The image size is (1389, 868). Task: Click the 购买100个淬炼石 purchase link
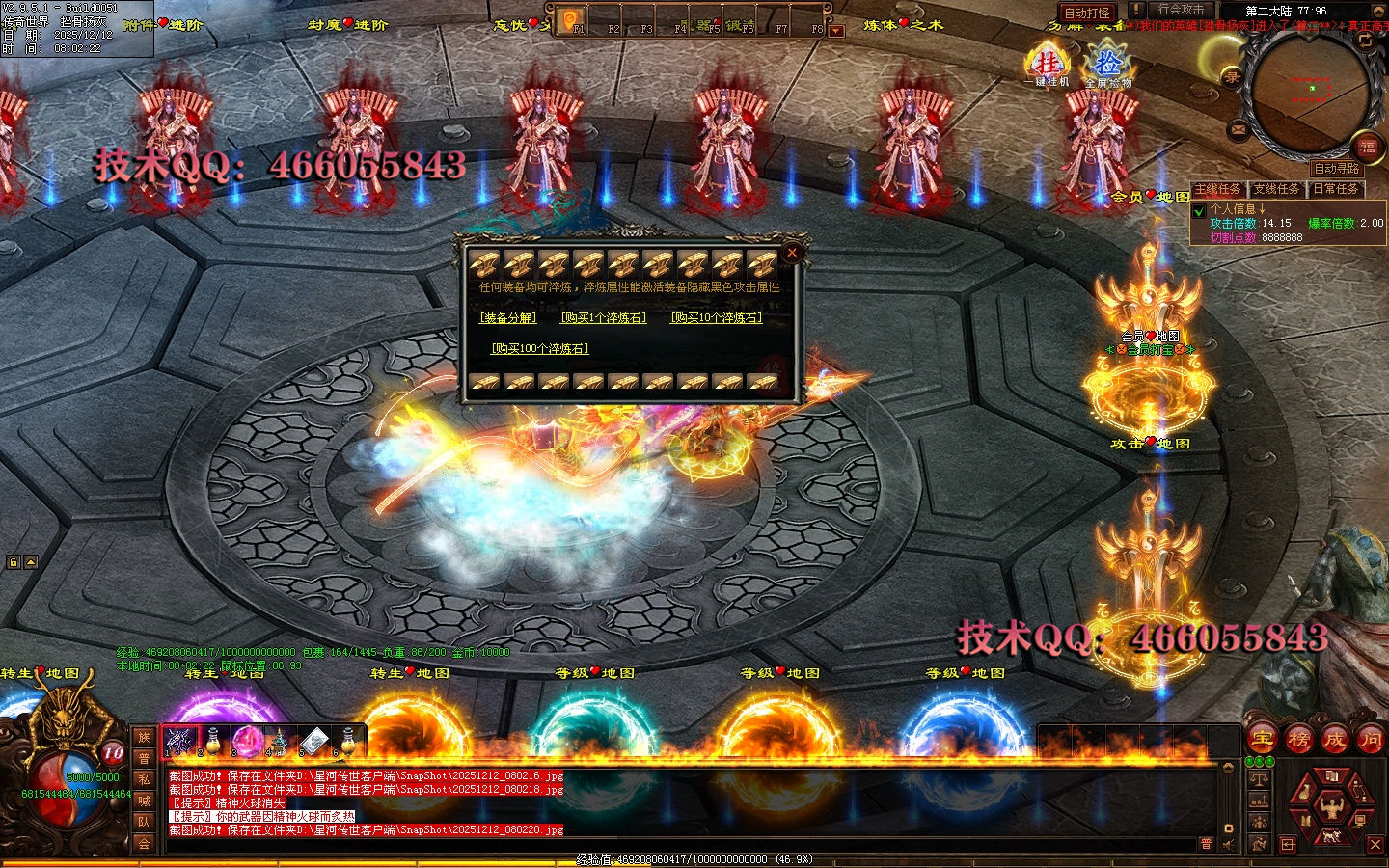coord(540,348)
